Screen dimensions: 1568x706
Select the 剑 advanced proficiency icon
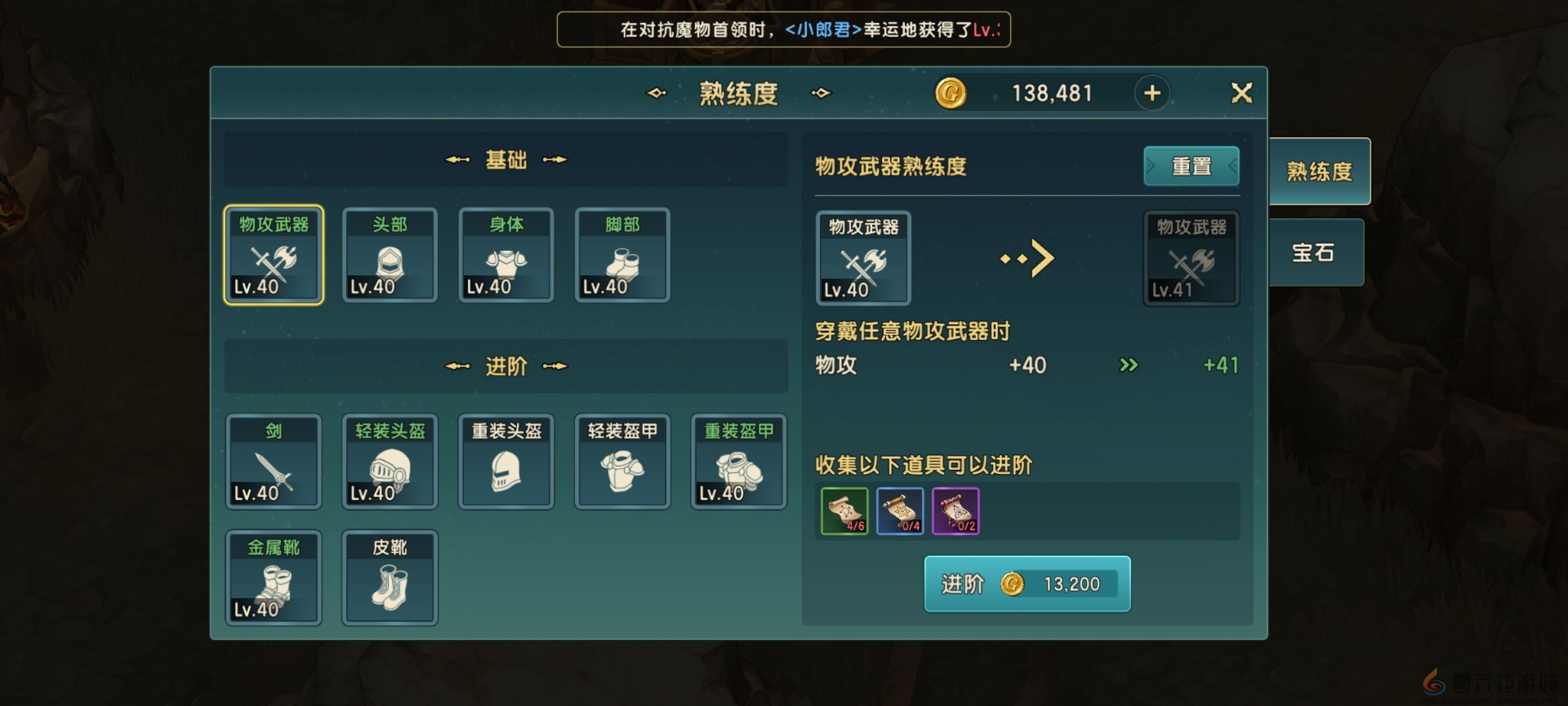(274, 462)
